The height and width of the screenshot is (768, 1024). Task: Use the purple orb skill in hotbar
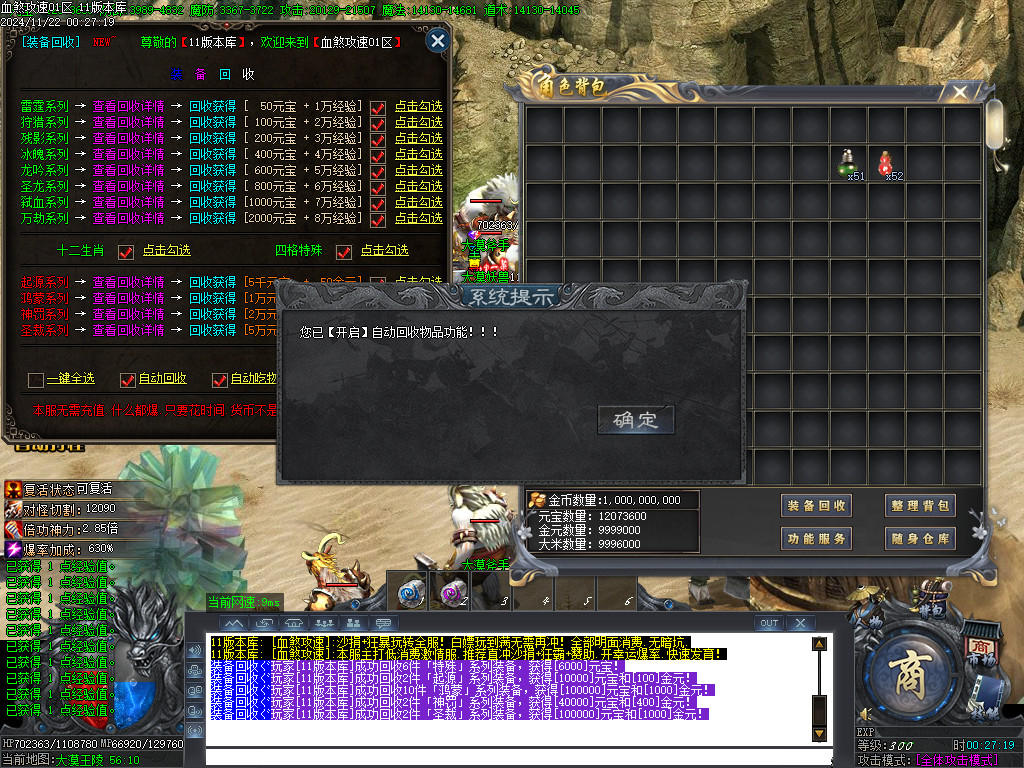click(x=452, y=592)
